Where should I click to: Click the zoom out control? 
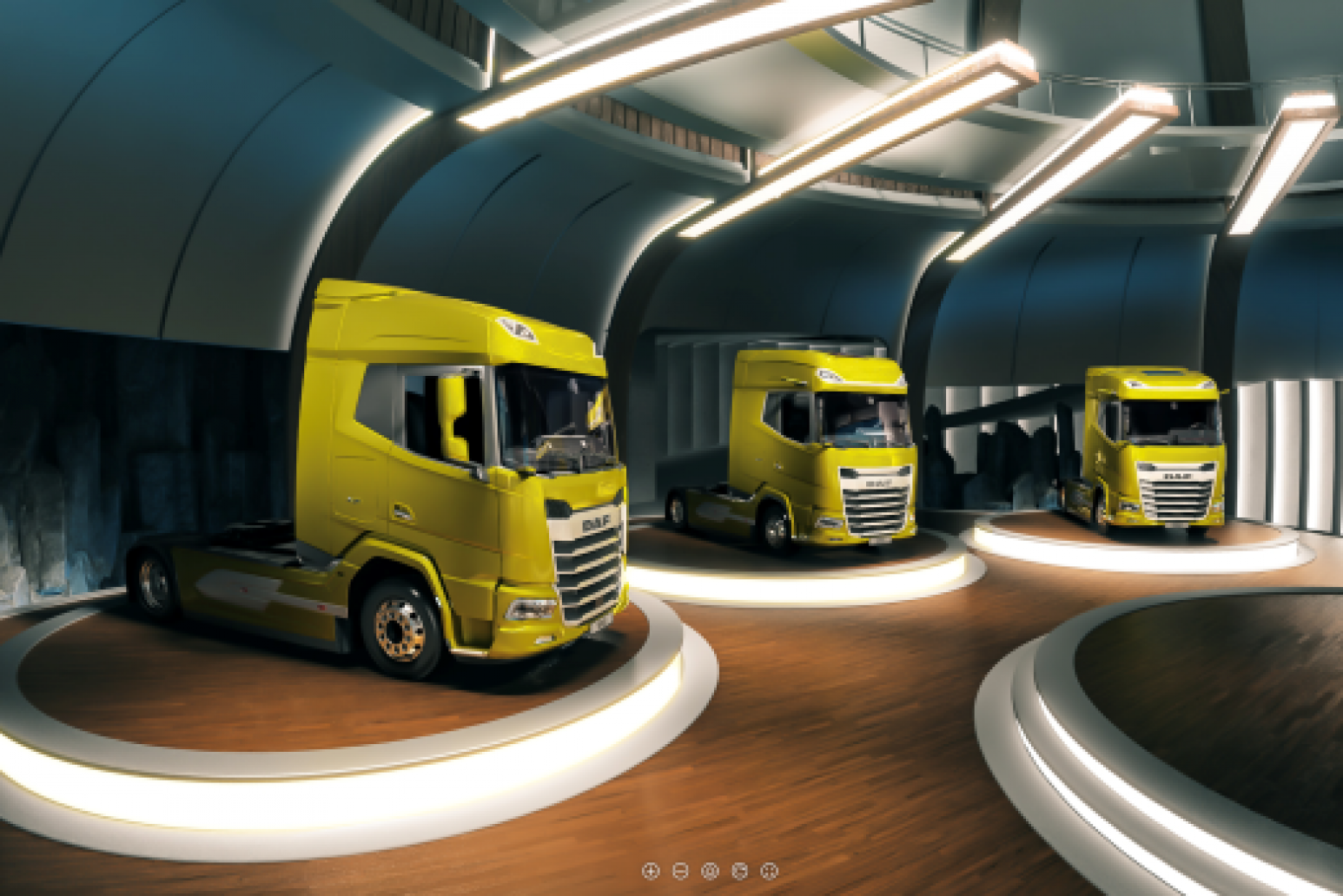(x=680, y=869)
